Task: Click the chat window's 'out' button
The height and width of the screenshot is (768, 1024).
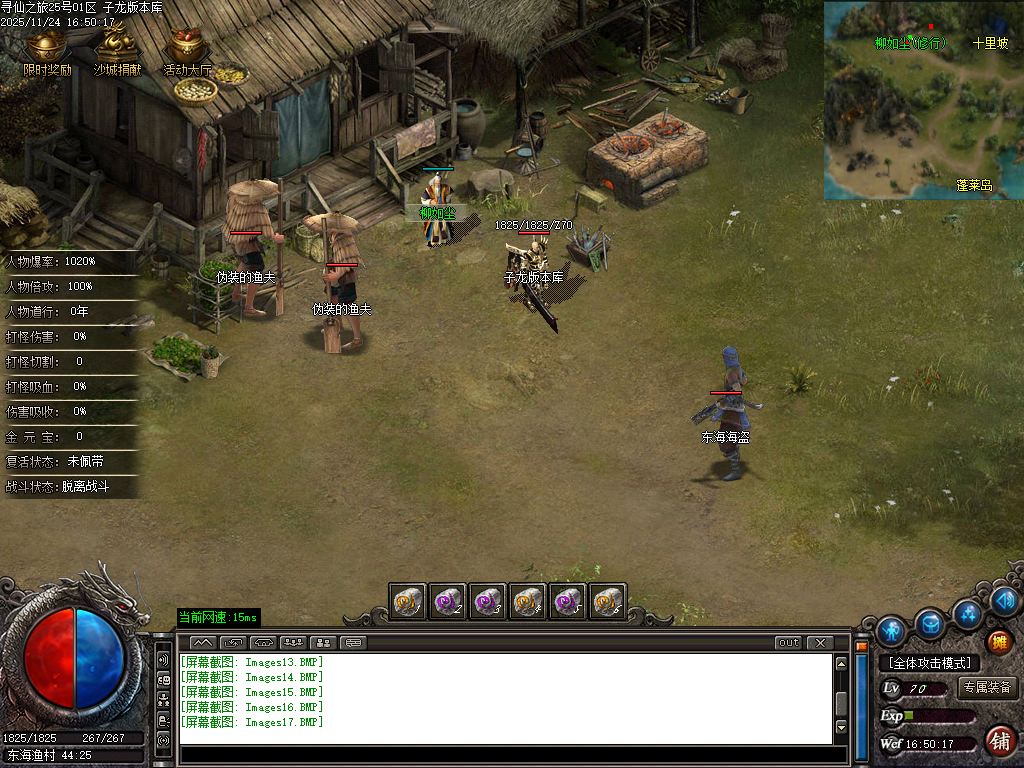Action: (789, 643)
